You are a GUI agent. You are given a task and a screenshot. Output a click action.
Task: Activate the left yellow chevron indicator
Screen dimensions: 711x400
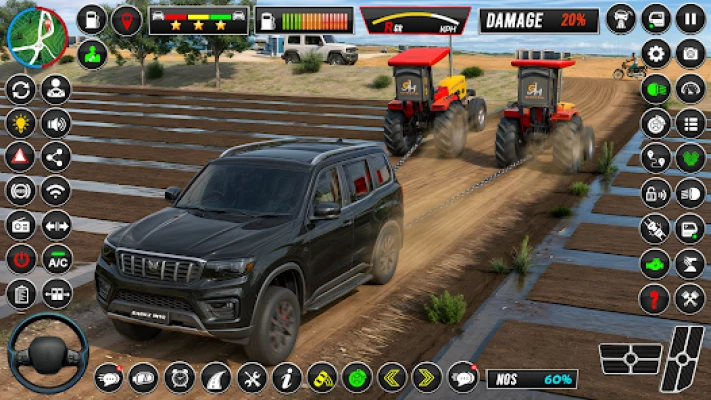coord(392,377)
